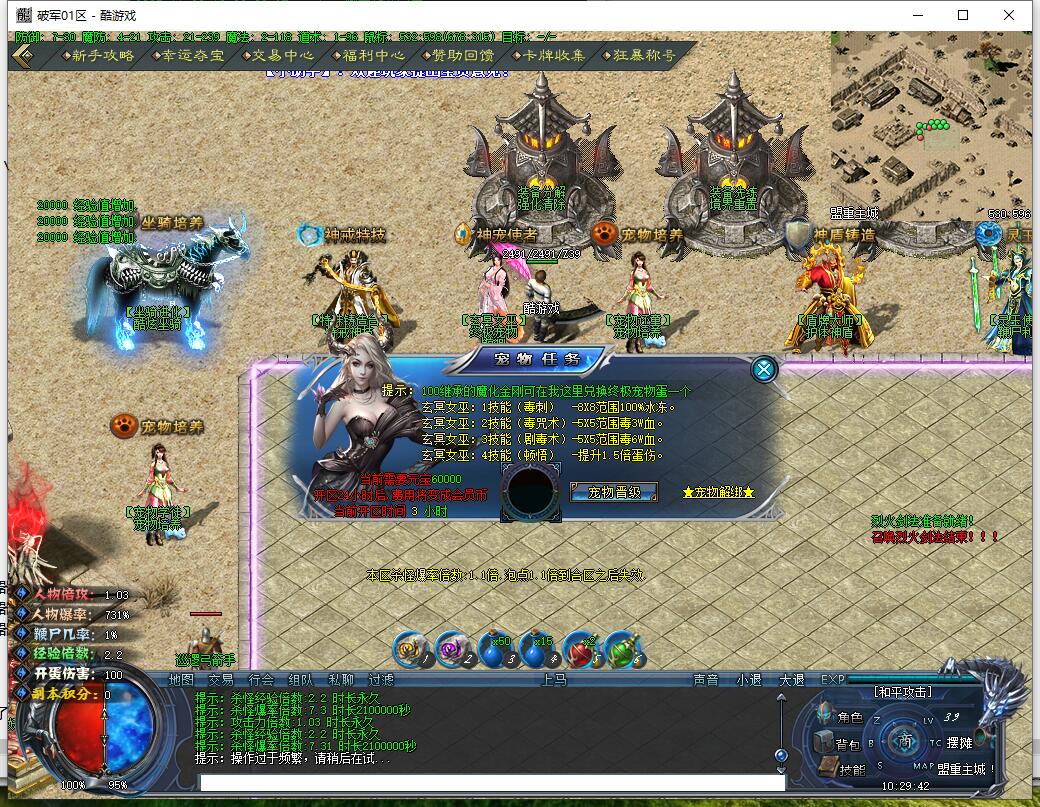Open the 幸运夺宝 menu

pyautogui.click(x=187, y=56)
